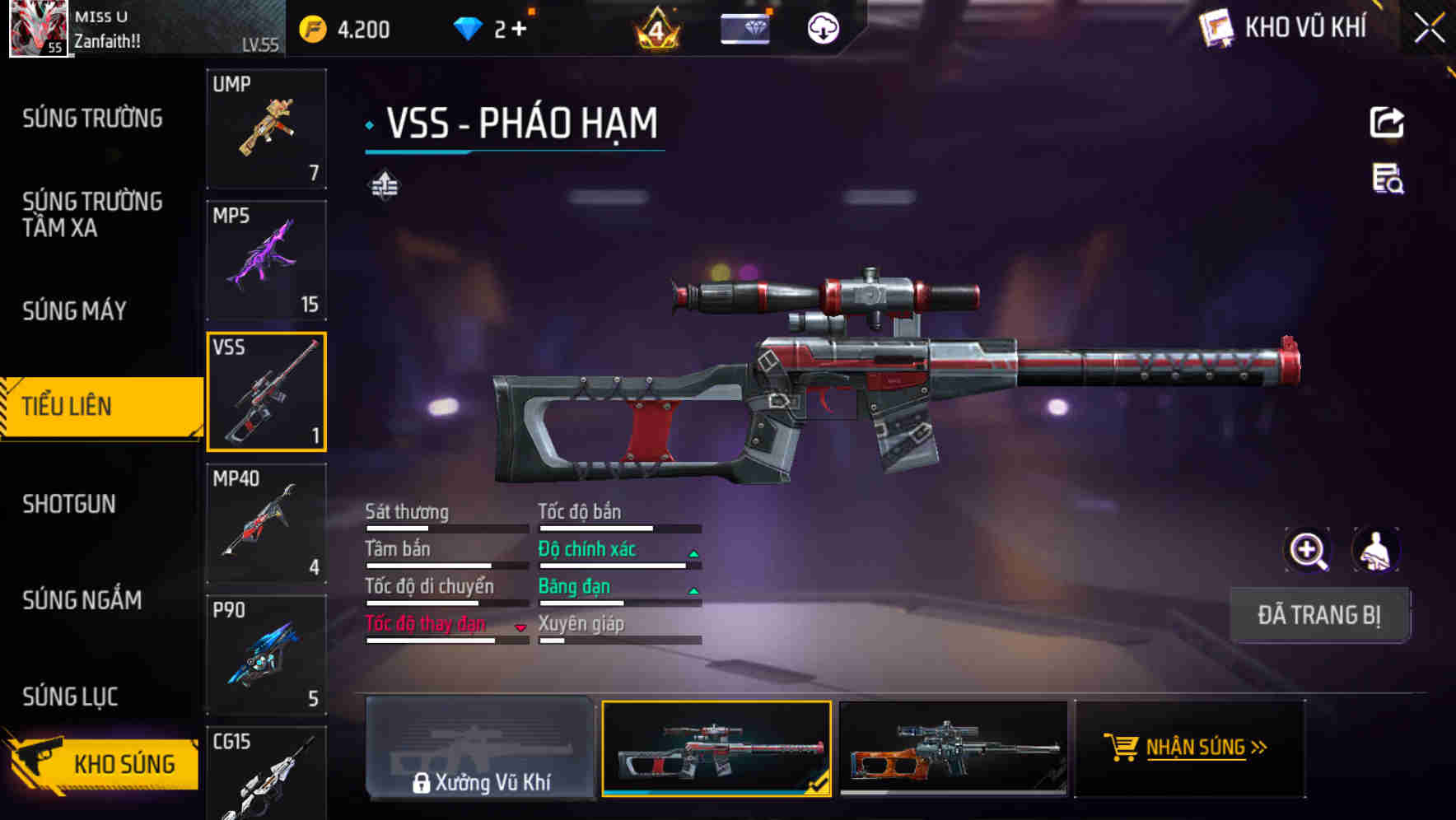Select the MP5 weapon thumbnail
1456x820 pixels.
point(267,259)
